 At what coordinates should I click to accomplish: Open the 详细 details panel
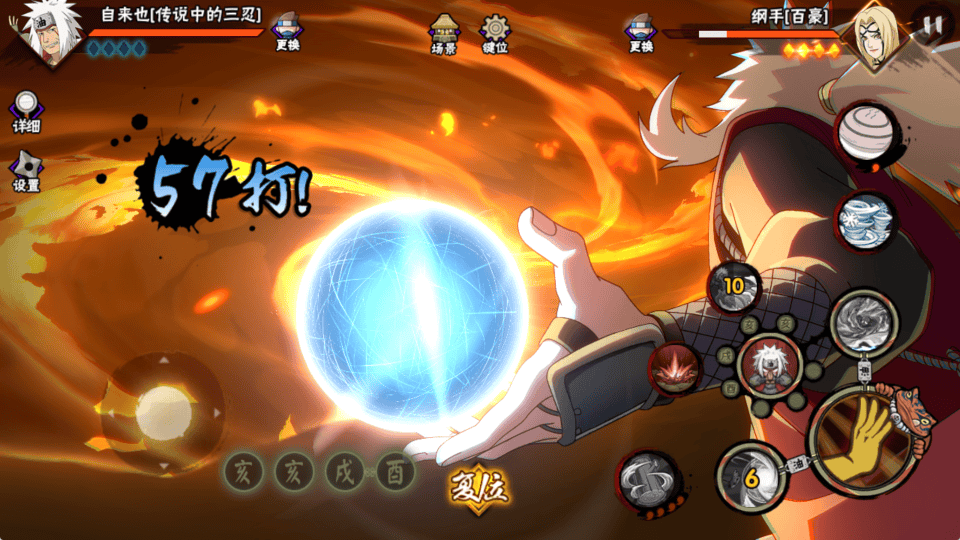pos(27,112)
